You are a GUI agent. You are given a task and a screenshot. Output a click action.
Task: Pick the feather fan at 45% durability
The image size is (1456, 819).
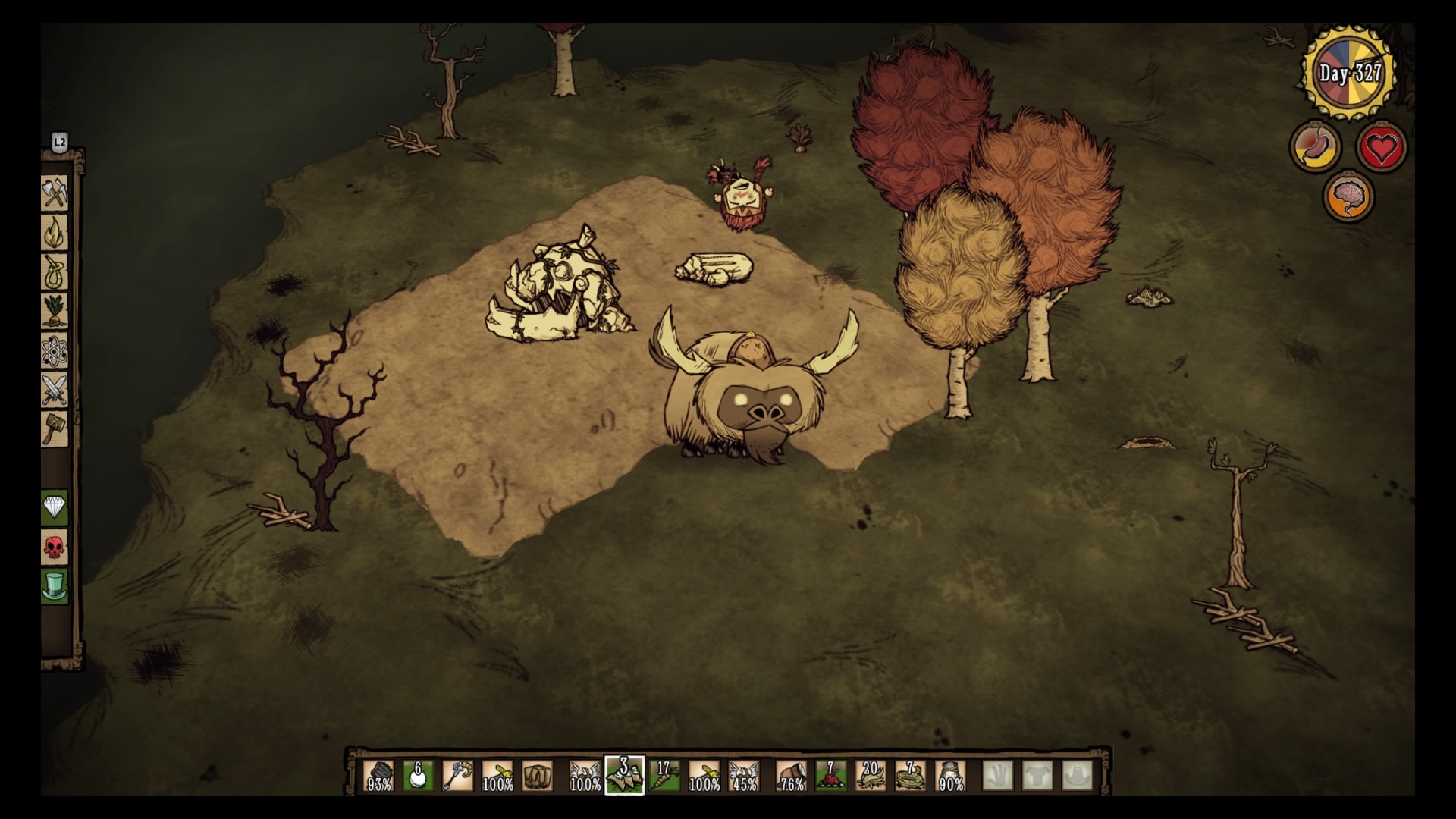tap(743, 776)
